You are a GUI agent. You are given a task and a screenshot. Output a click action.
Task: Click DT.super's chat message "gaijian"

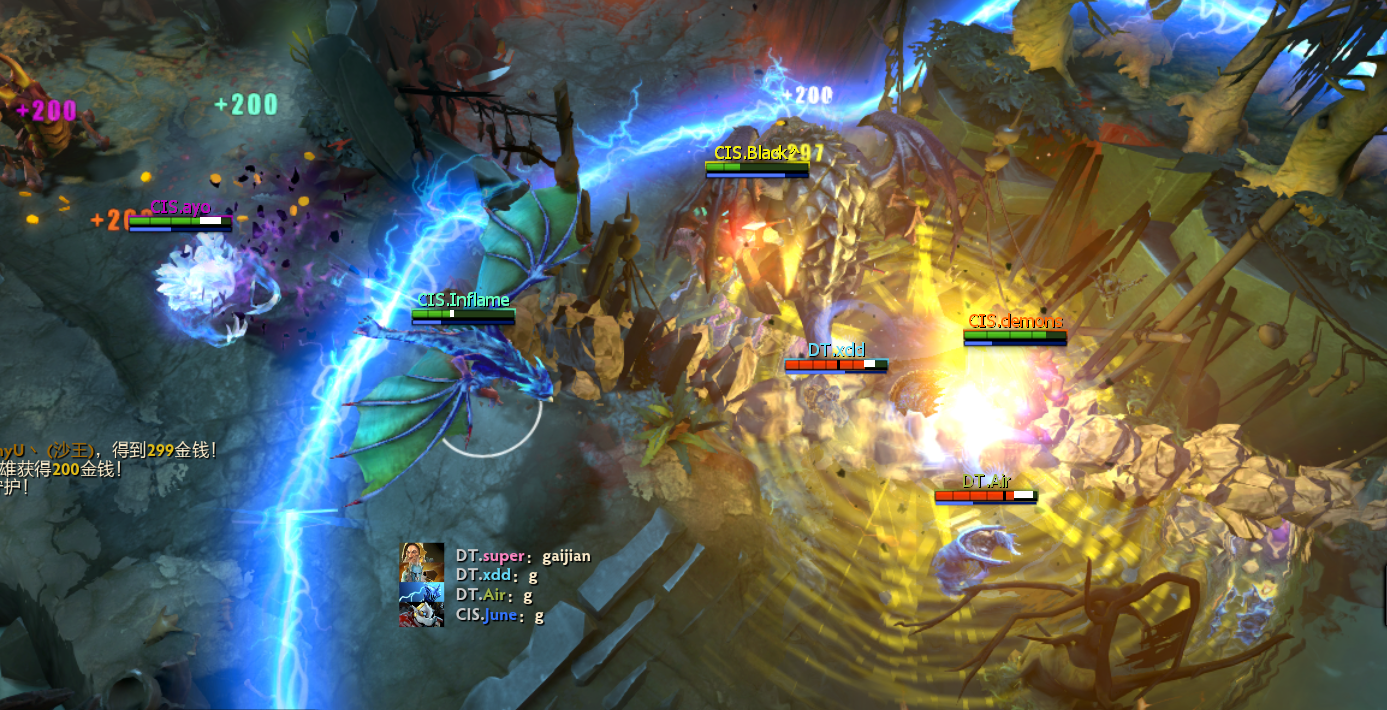[566, 556]
